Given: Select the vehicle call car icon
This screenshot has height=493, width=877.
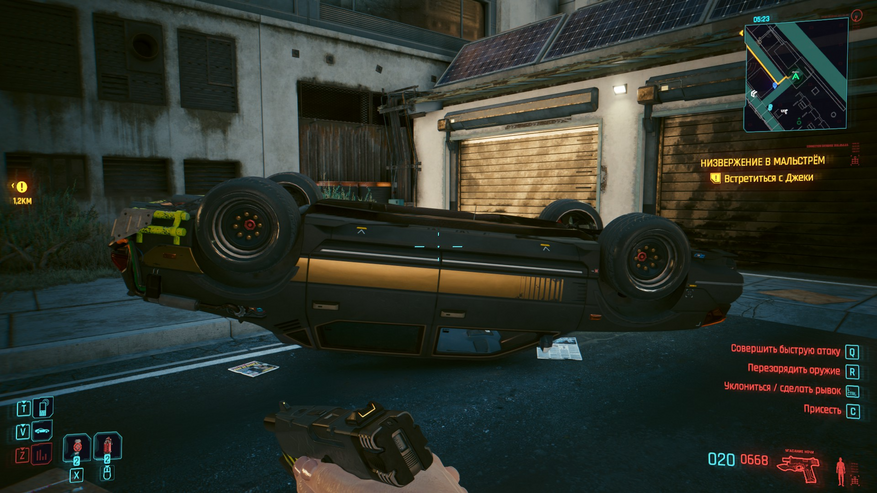Looking at the screenshot, I should click(42, 432).
